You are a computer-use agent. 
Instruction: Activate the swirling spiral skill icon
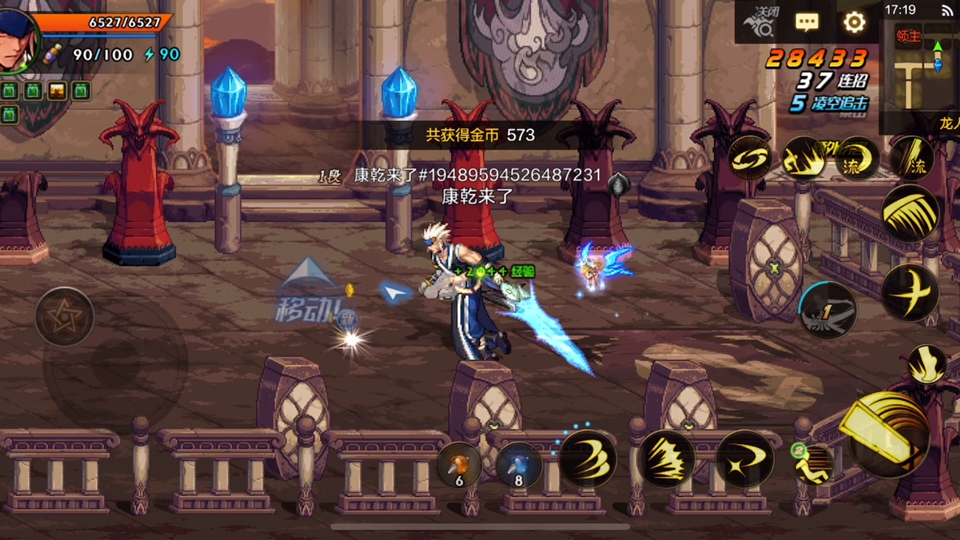(749, 158)
